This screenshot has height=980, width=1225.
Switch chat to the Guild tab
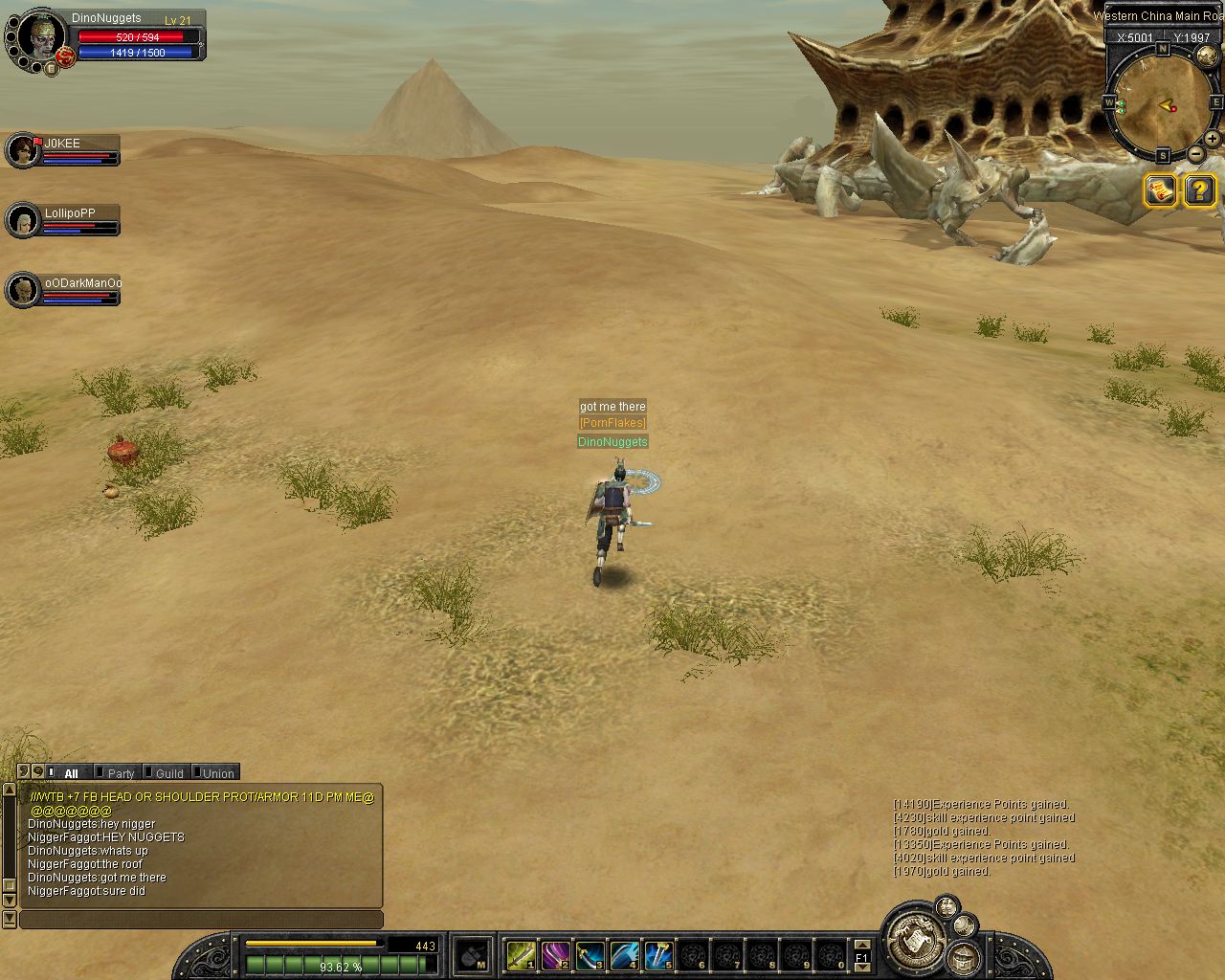point(168,773)
